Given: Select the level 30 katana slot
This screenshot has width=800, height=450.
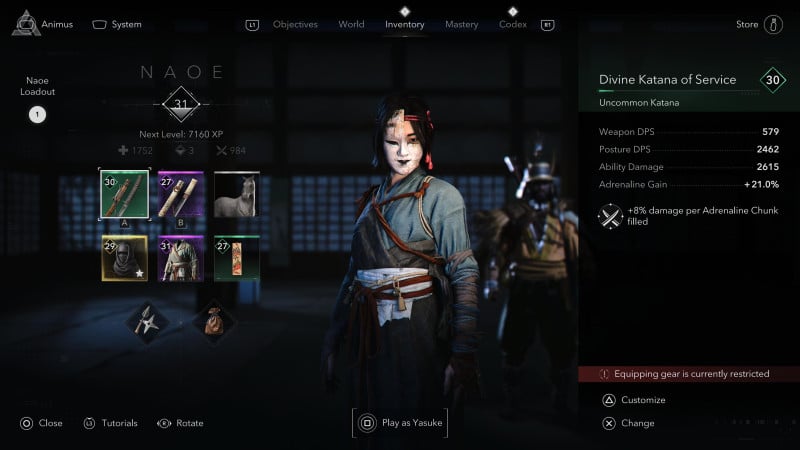Looking at the screenshot, I should click(x=125, y=194).
